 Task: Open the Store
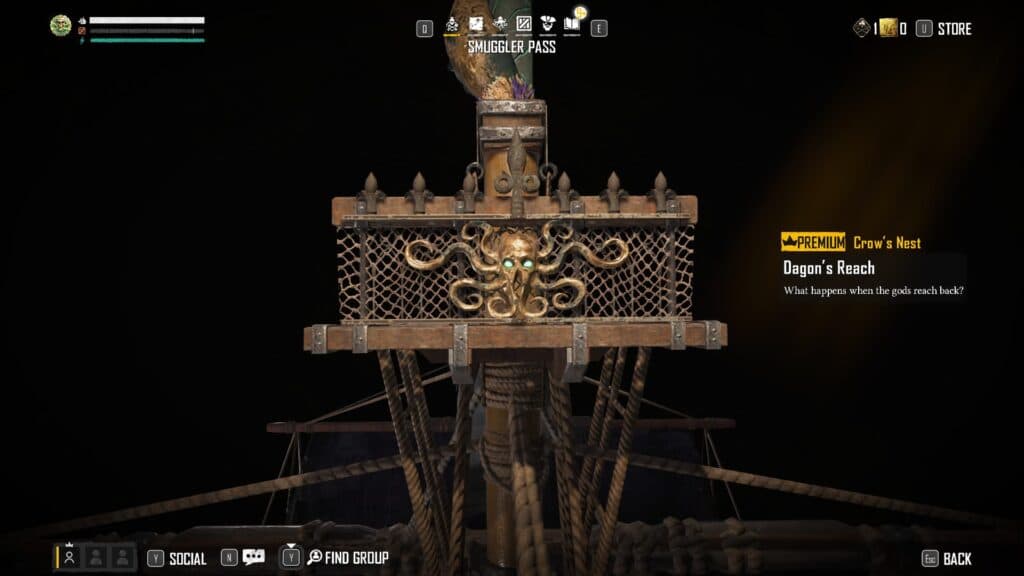click(x=954, y=29)
